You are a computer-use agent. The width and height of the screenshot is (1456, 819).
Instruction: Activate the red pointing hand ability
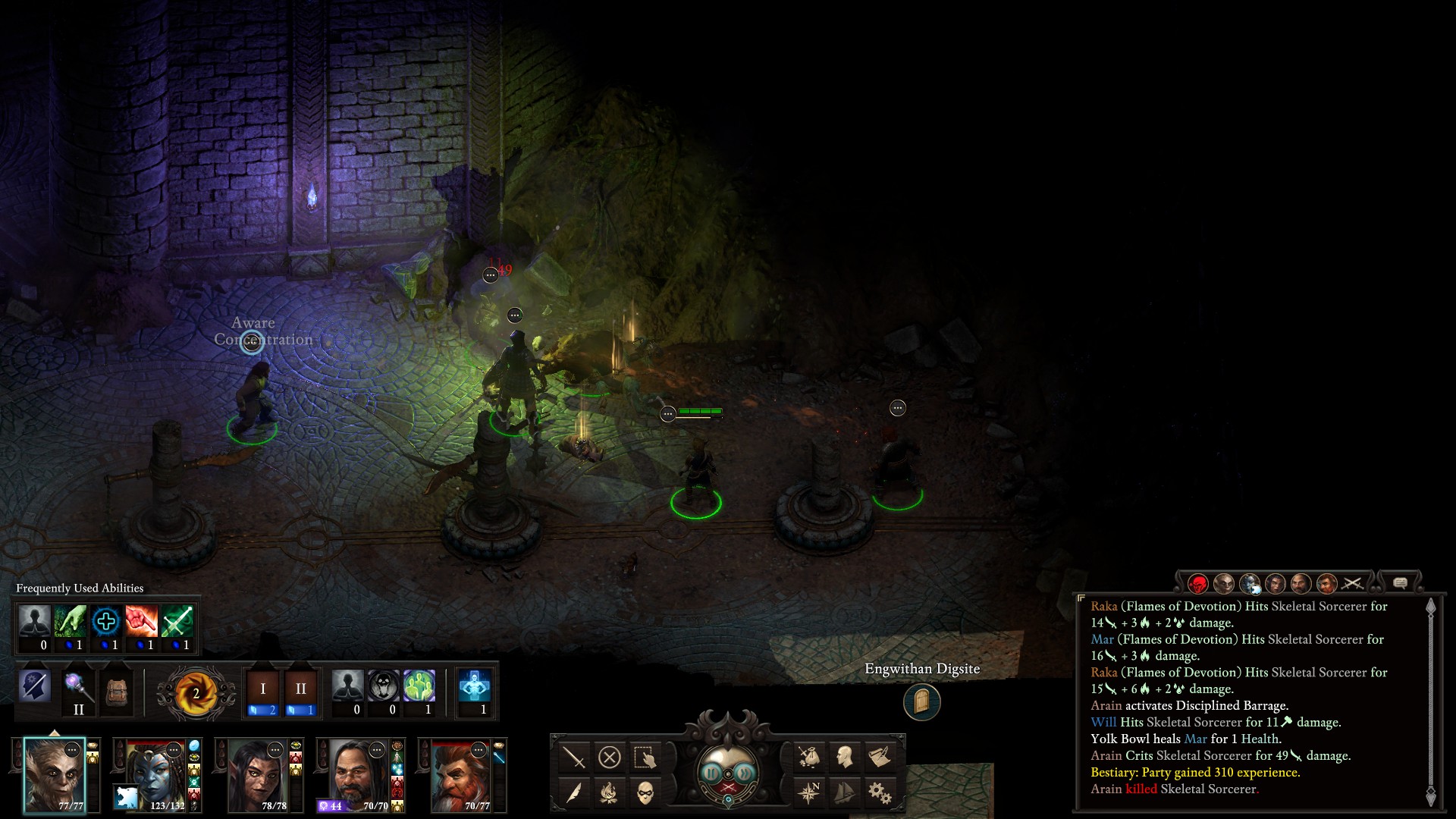point(141,622)
